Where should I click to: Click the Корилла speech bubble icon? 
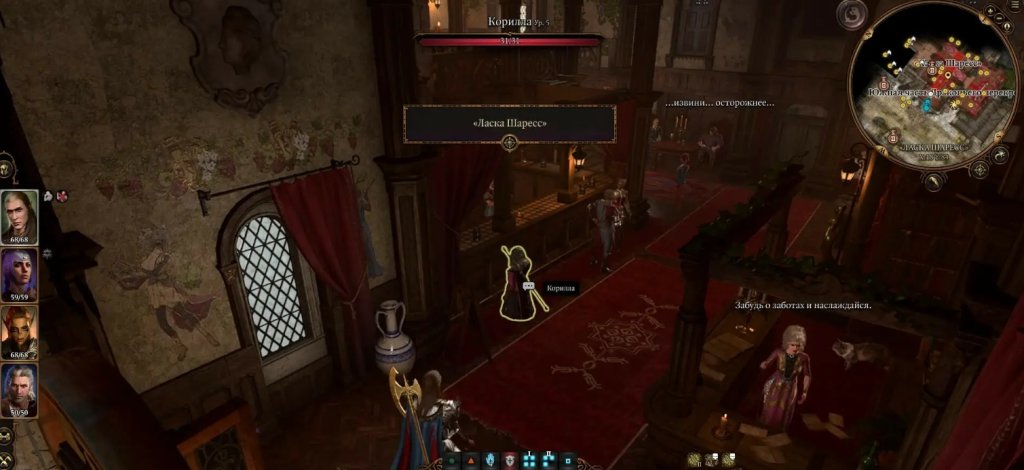529,287
